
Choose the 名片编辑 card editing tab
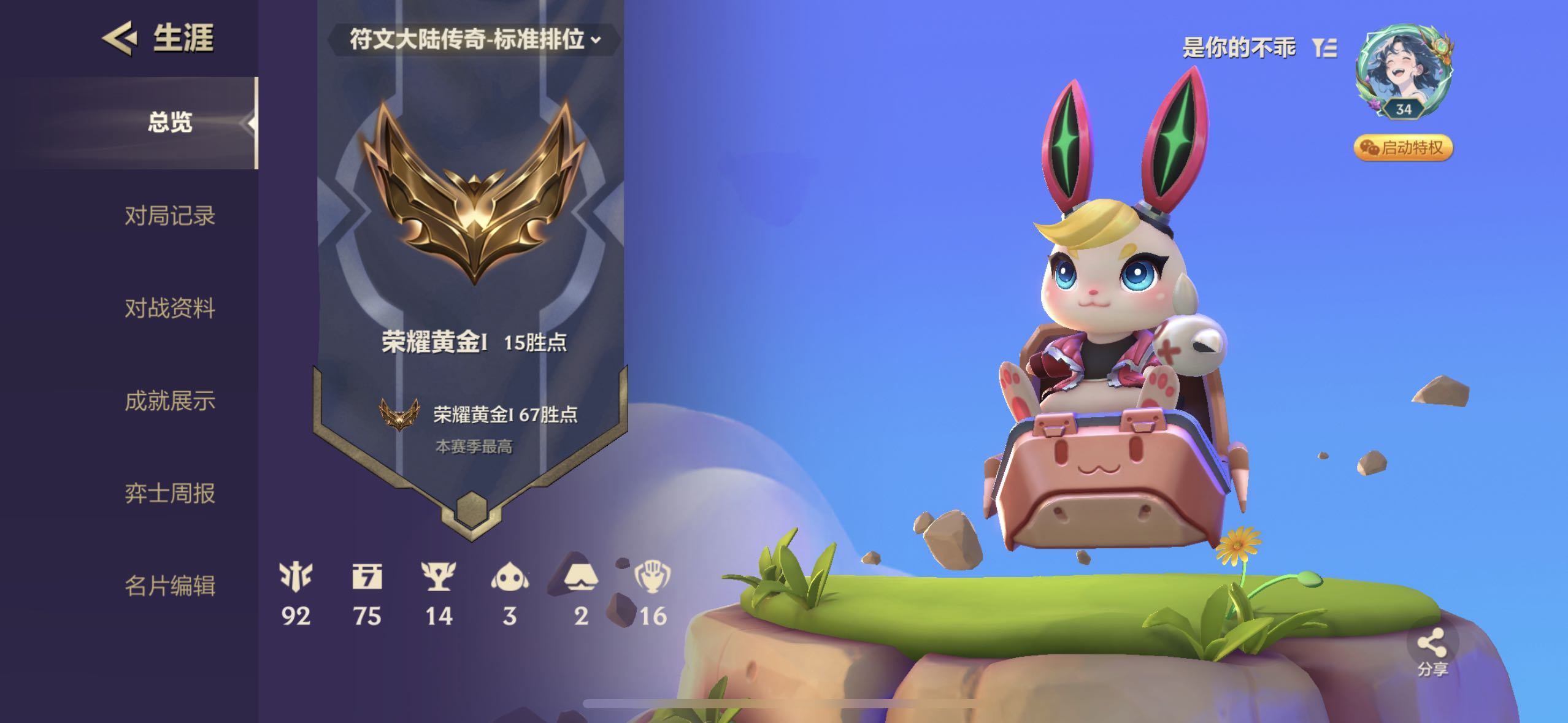click(170, 586)
